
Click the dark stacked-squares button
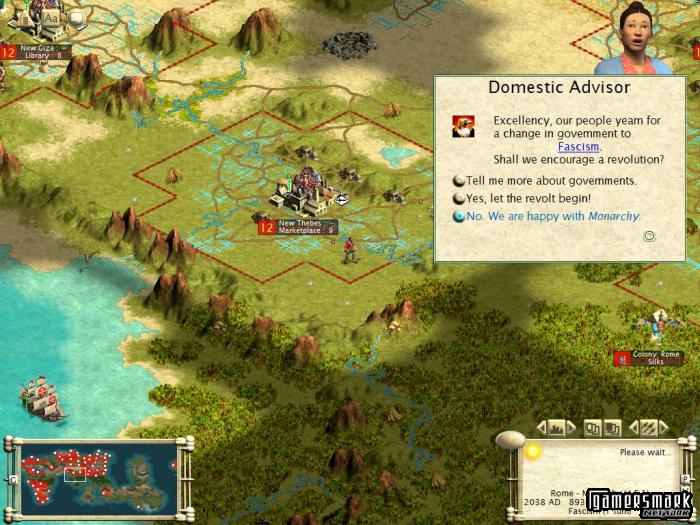614,428
